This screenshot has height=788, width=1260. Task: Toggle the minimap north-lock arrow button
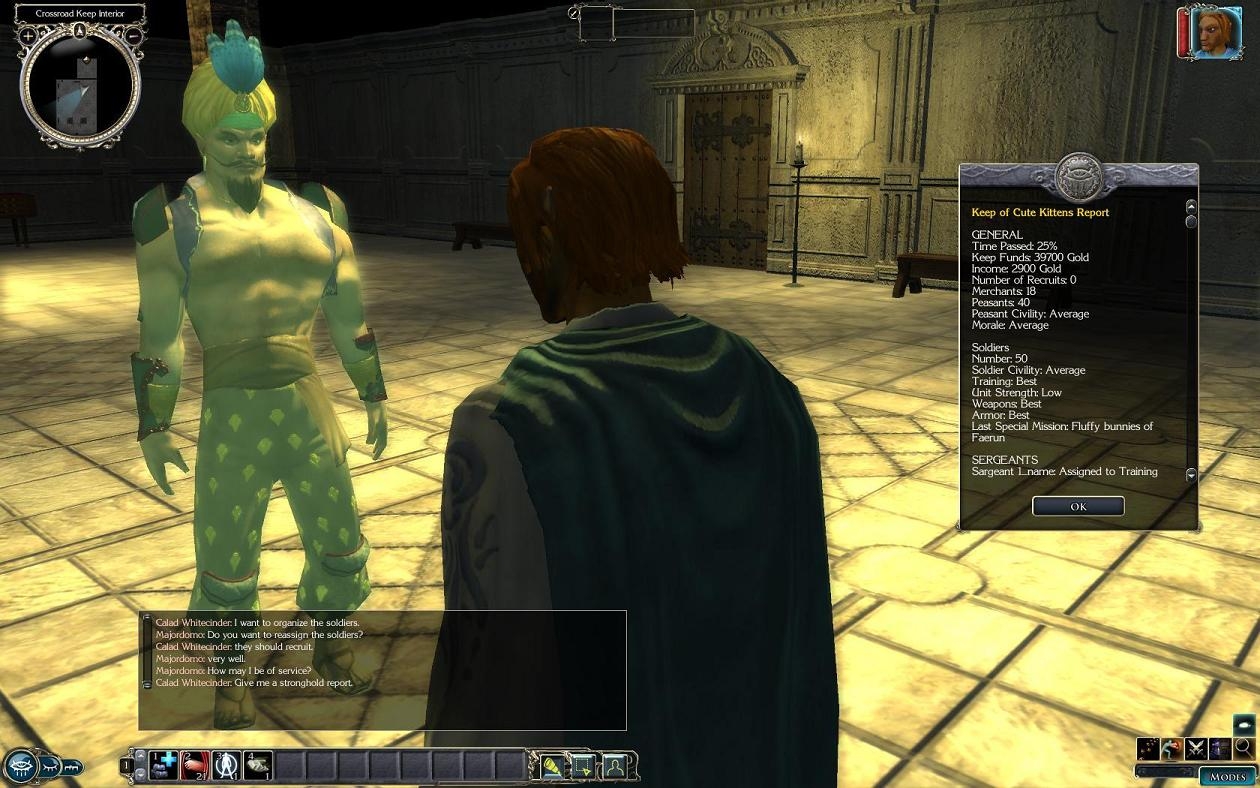coord(80,31)
